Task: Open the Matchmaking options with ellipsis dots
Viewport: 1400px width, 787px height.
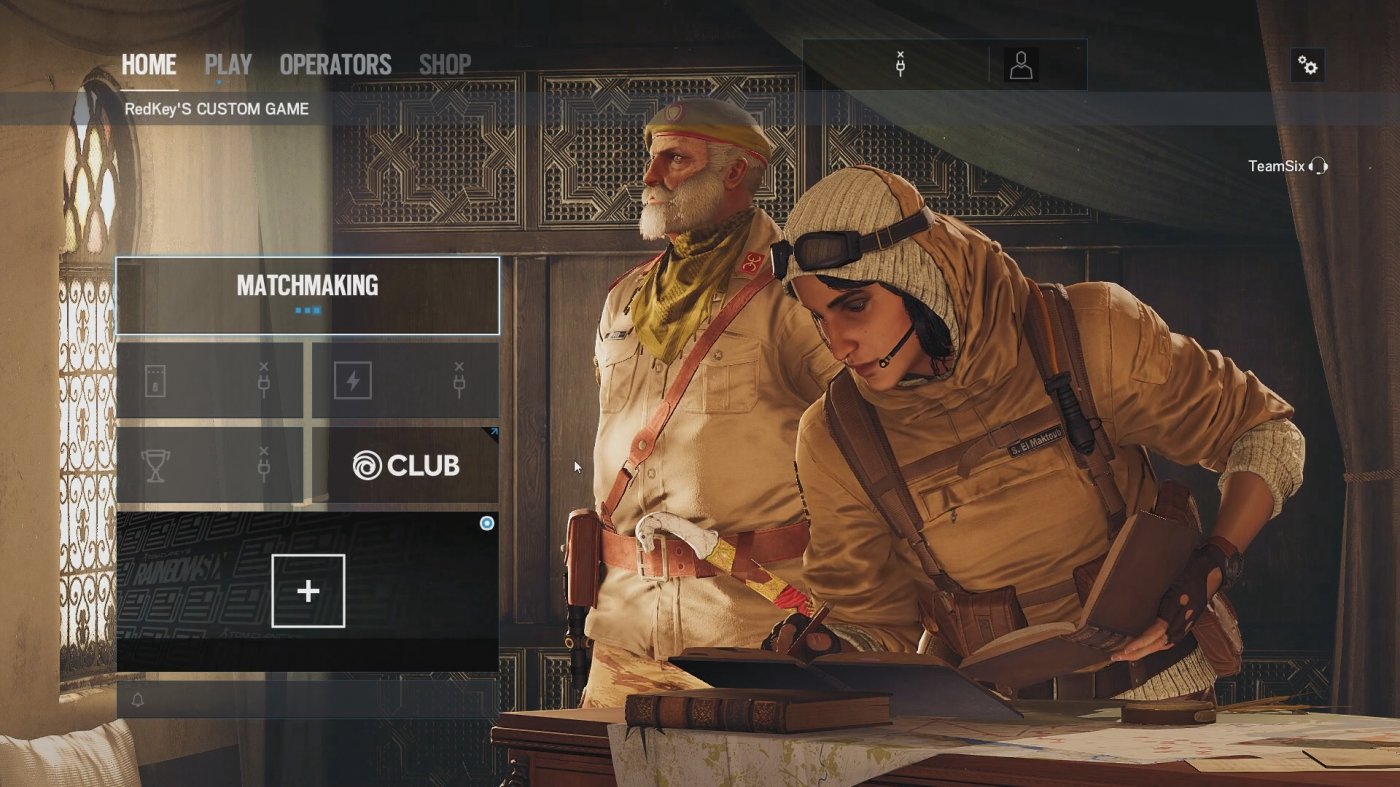Action: (x=307, y=309)
